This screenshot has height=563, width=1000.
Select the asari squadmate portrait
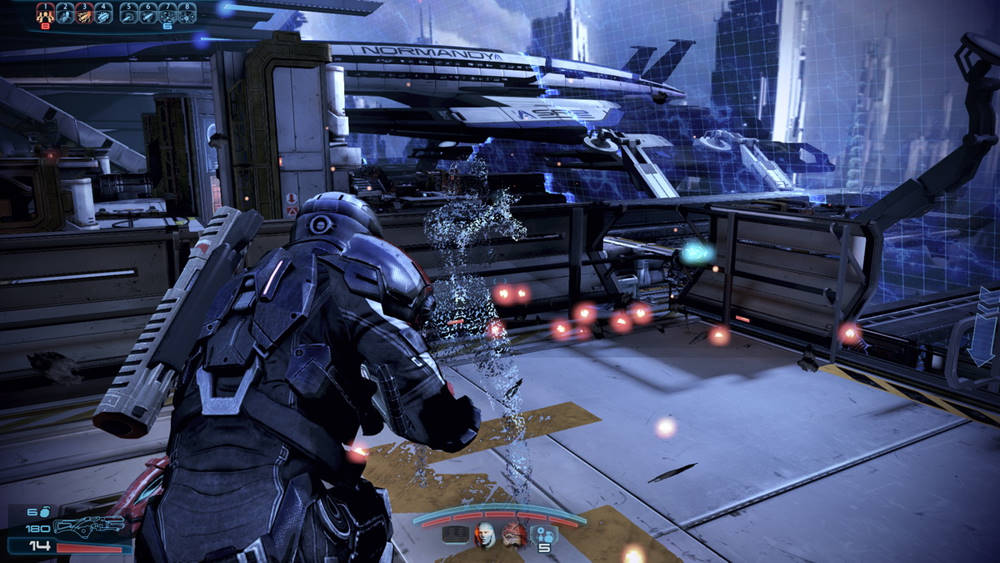tap(485, 534)
